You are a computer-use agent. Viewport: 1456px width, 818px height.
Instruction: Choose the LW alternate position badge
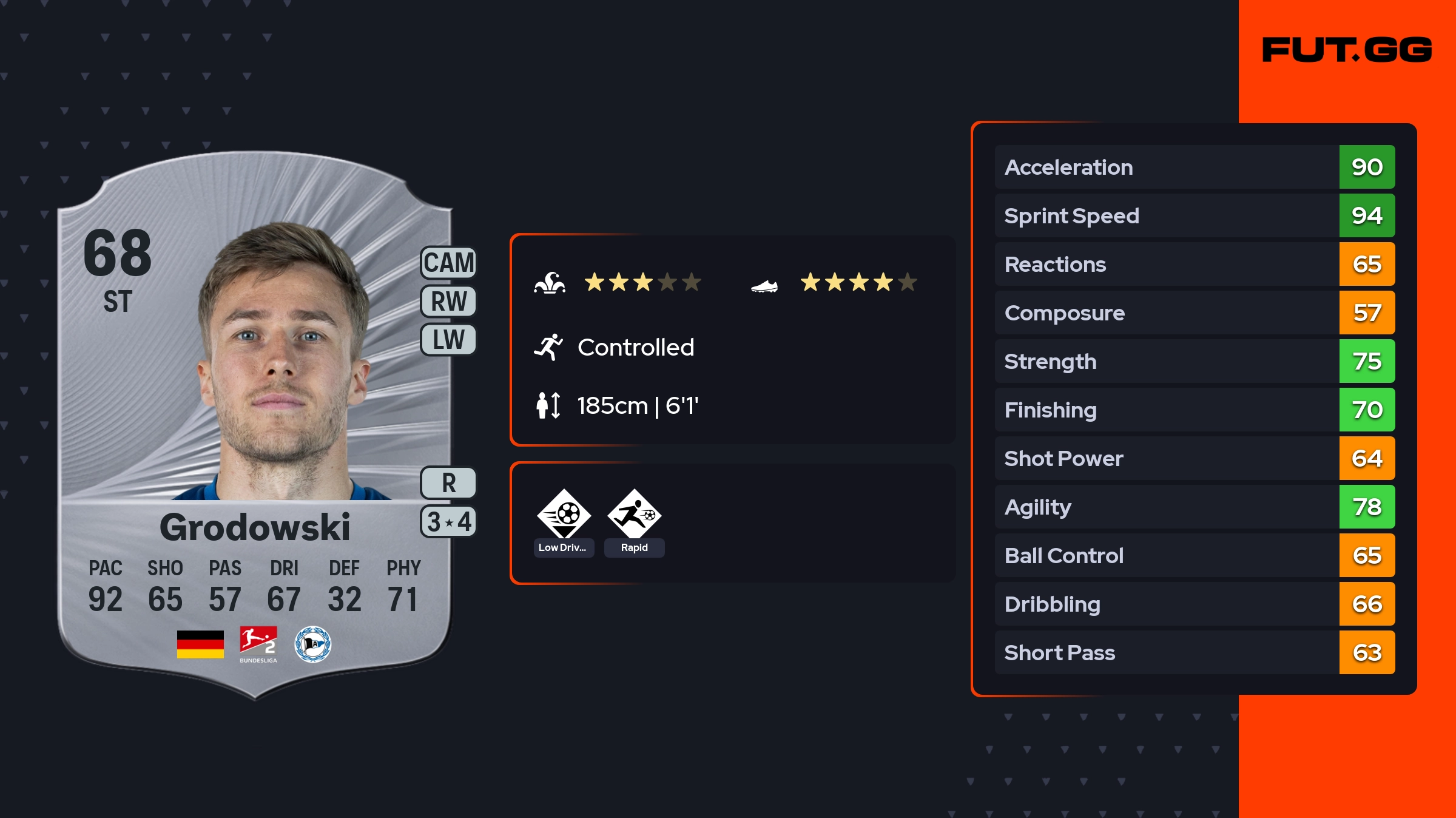pos(448,339)
